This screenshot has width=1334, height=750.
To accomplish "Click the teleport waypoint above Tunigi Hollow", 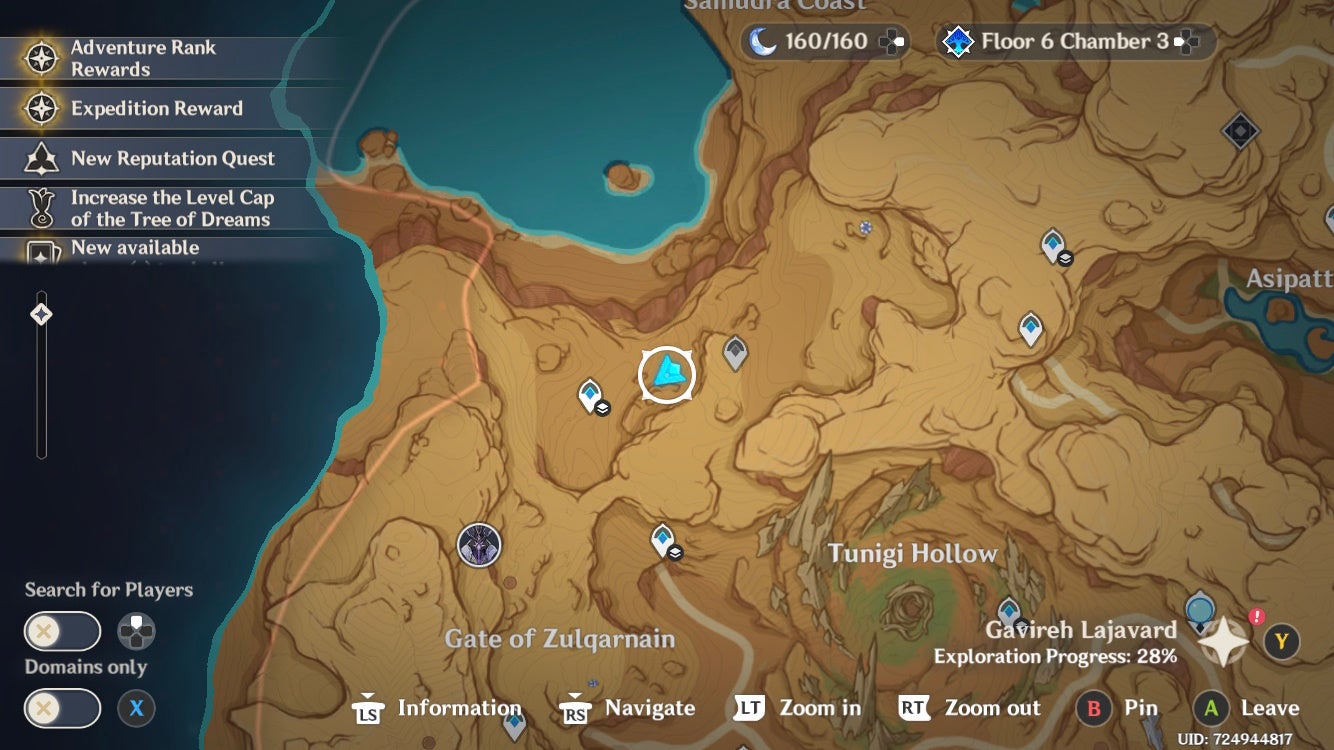I will 660,537.
